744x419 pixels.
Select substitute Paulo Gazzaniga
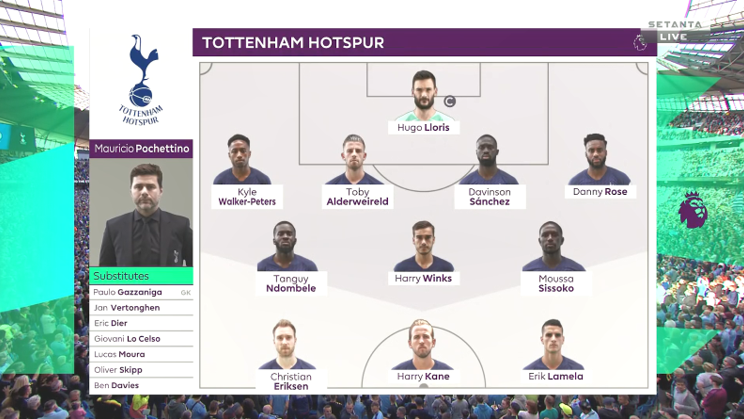point(141,292)
